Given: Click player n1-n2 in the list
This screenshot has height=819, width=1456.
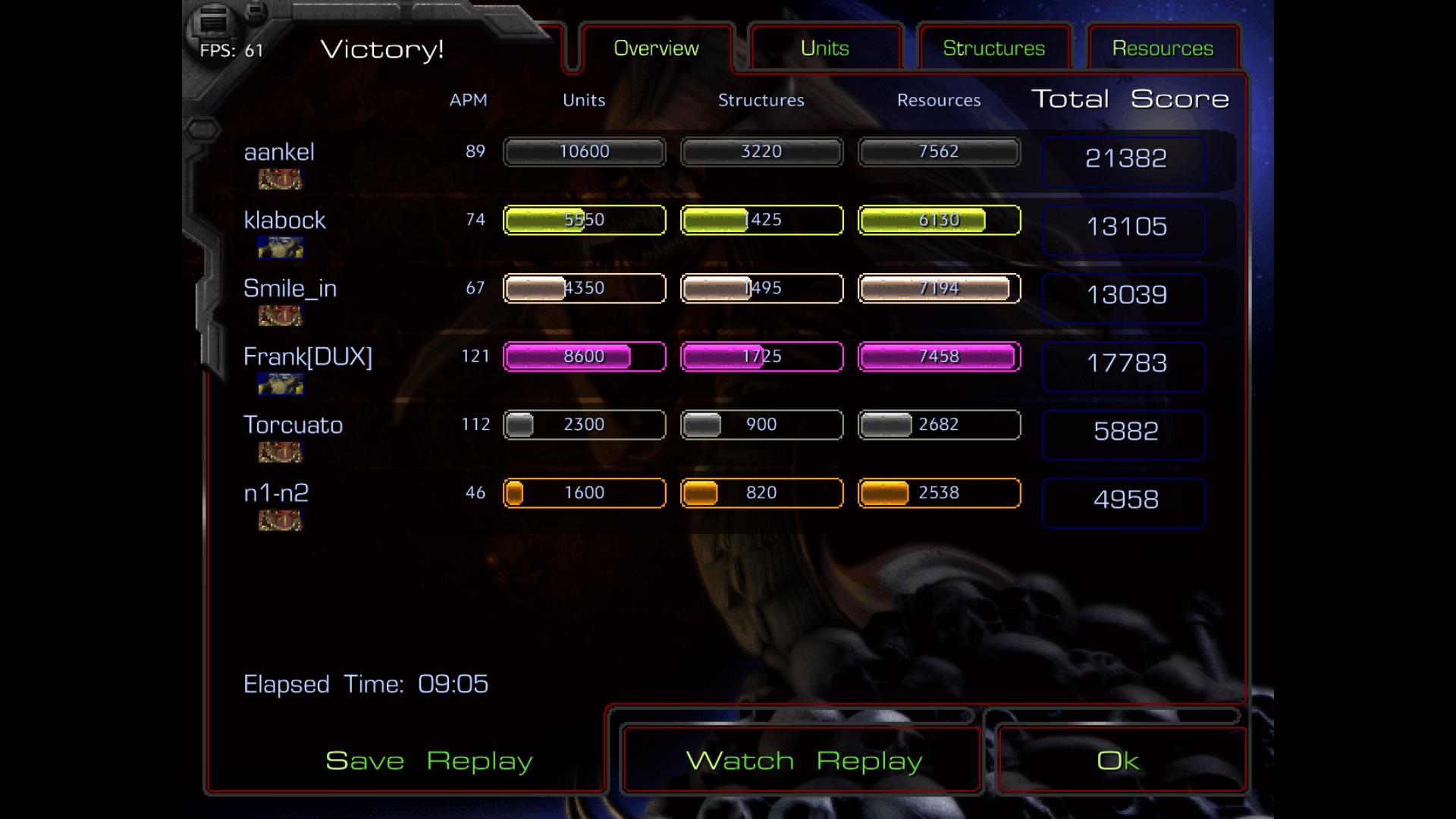Looking at the screenshot, I should (276, 494).
